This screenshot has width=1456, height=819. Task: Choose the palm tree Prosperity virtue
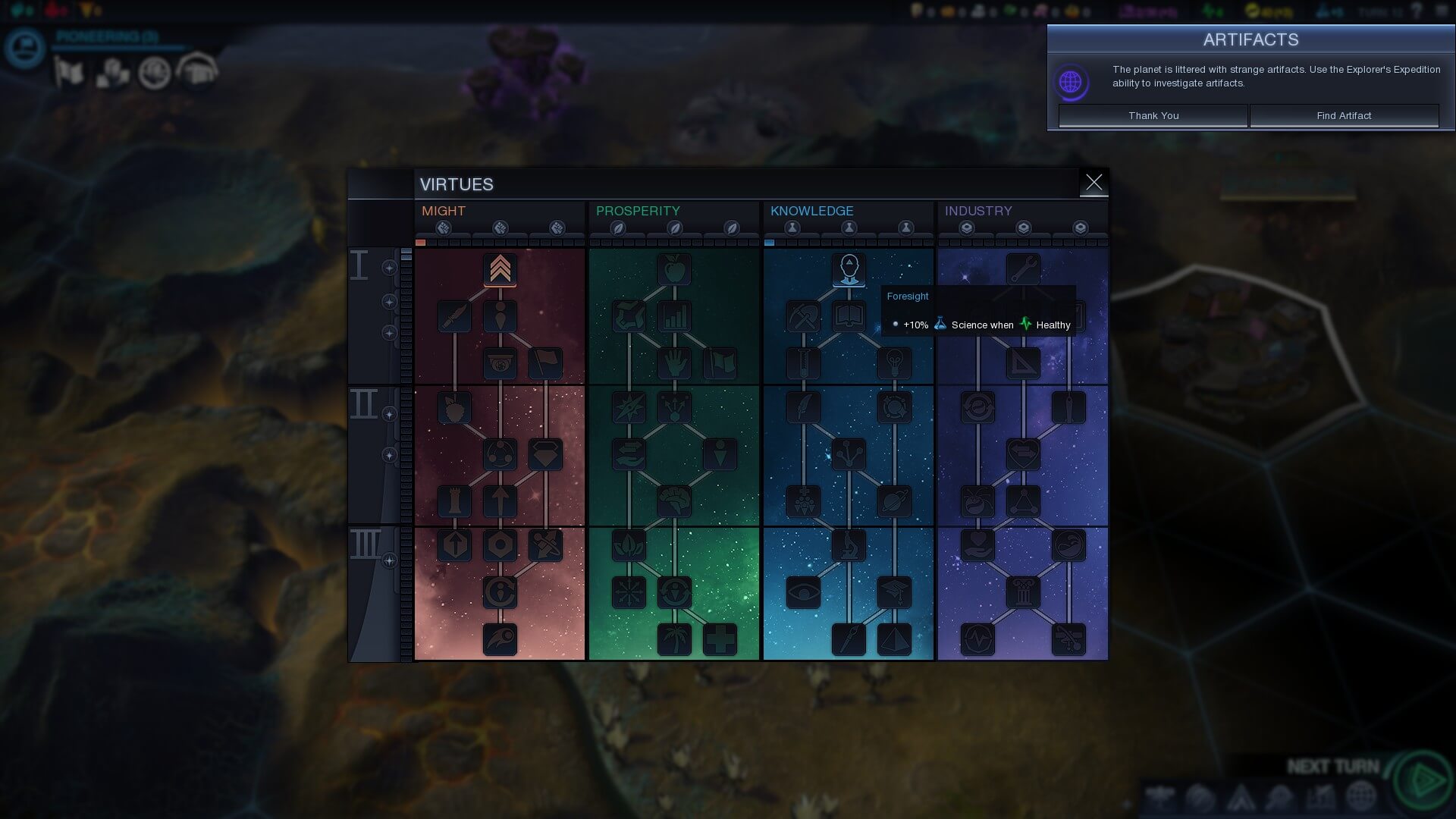[x=674, y=639]
